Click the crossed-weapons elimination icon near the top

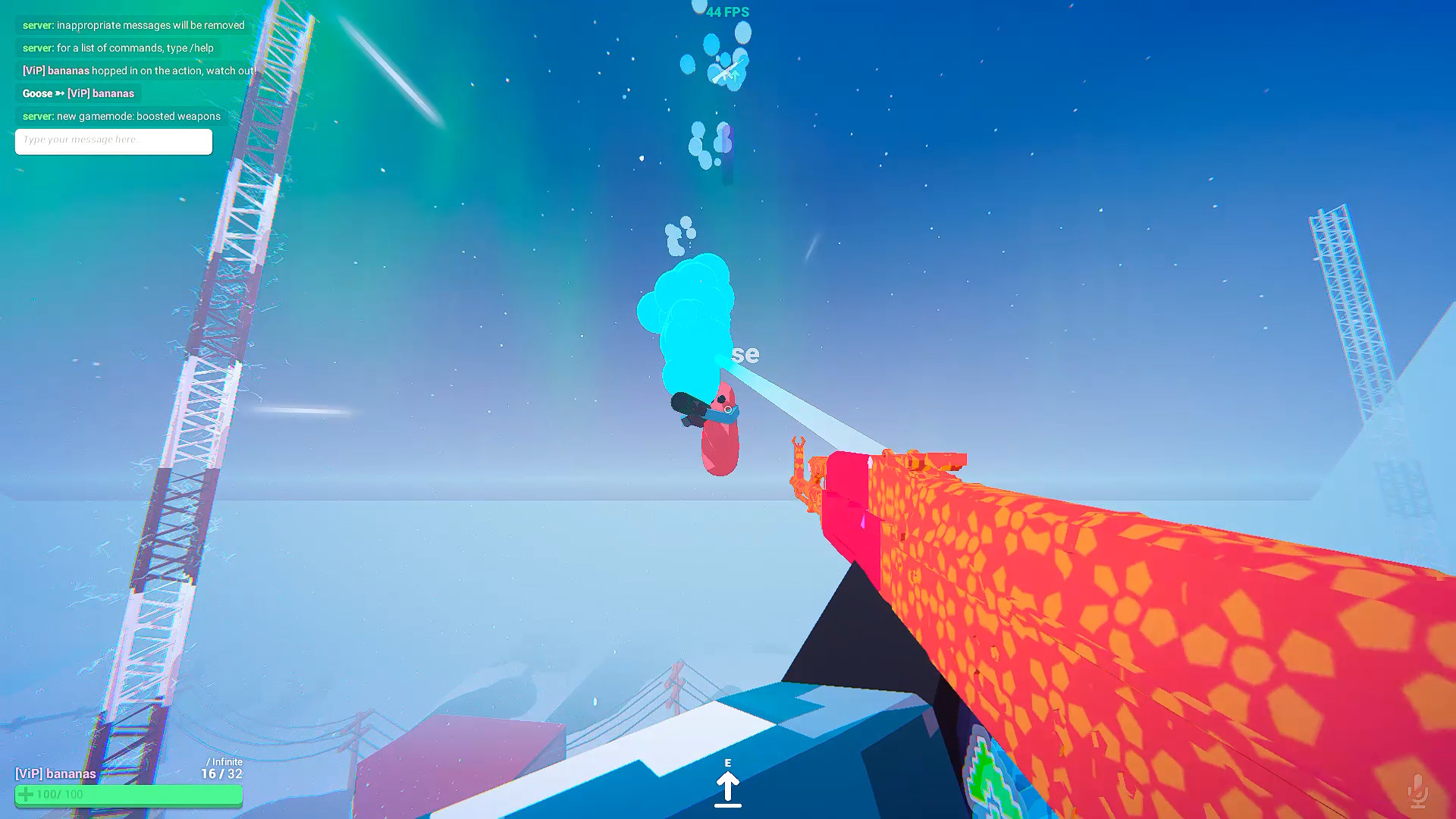[726, 71]
